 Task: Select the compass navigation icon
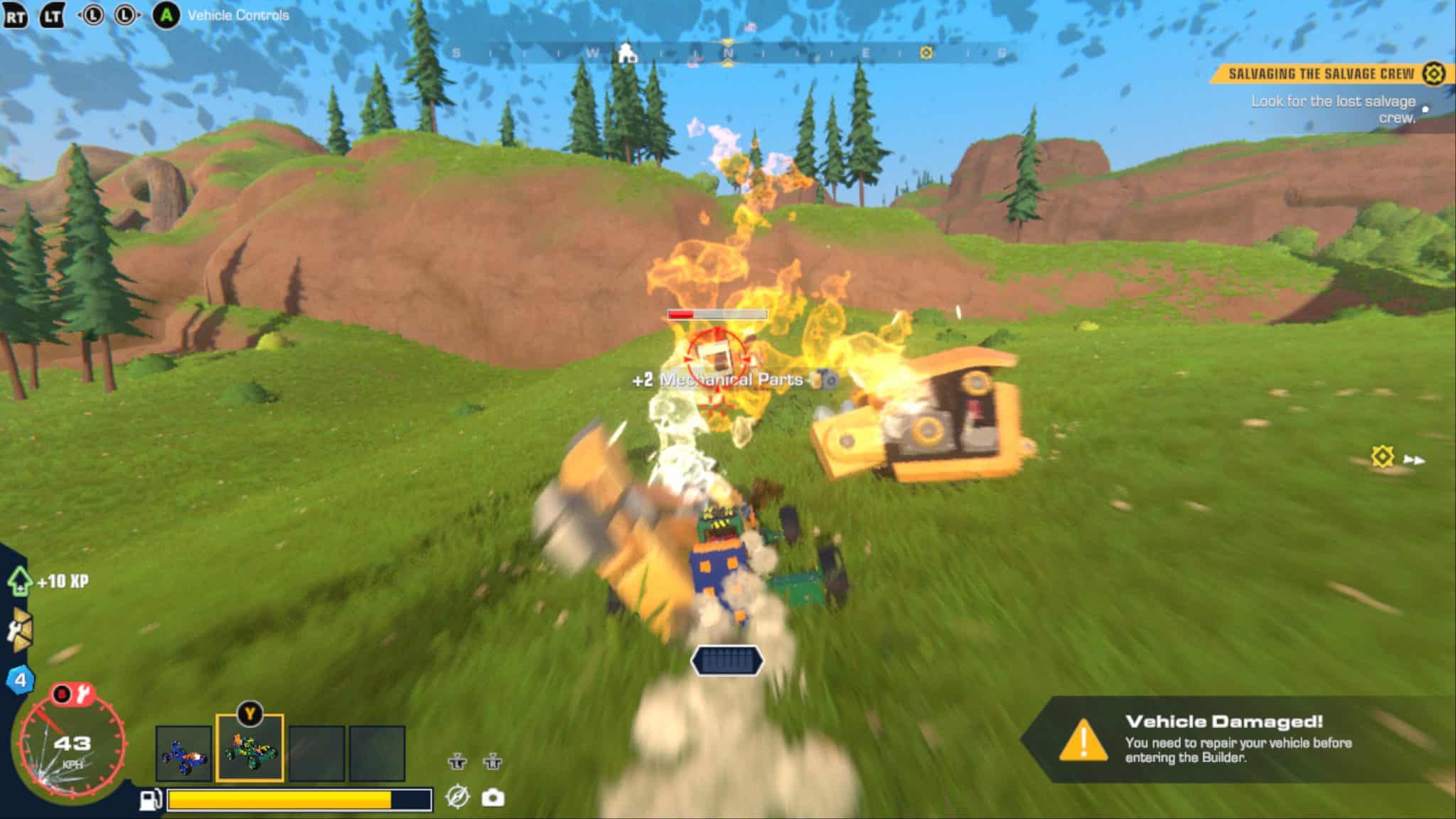click(x=458, y=798)
